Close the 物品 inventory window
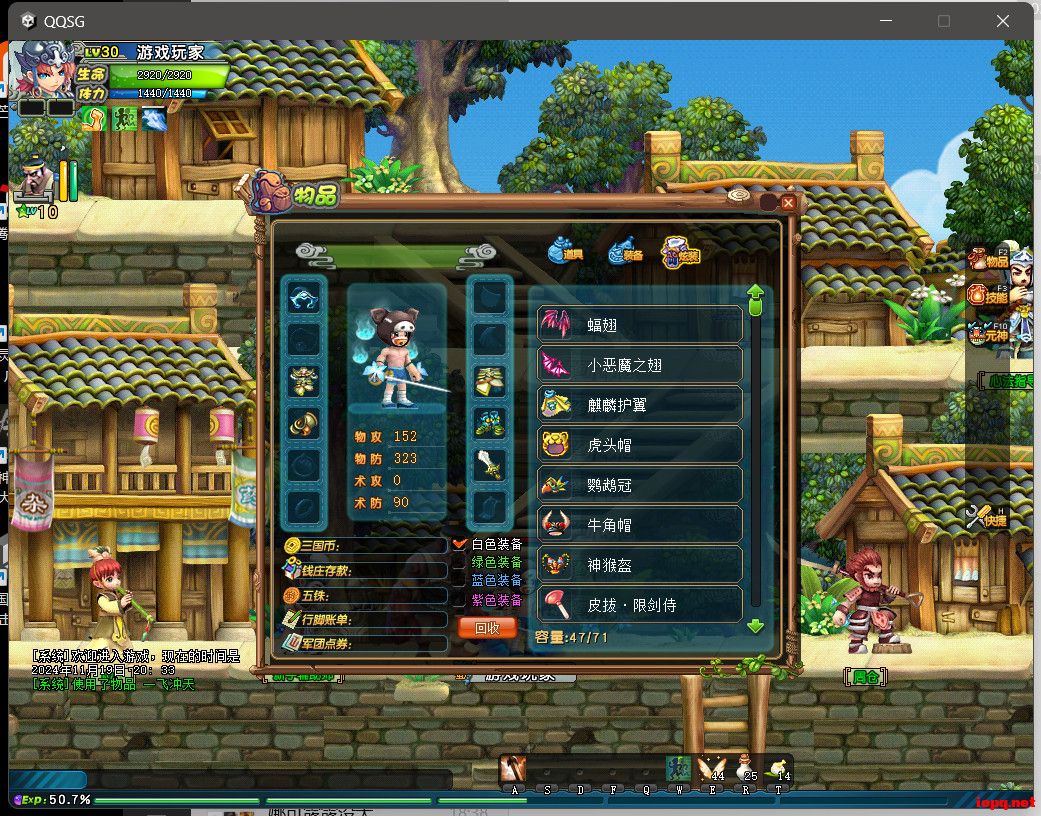Image resolution: width=1041 pixels, height=816 pixels. (x=788, y=203)
